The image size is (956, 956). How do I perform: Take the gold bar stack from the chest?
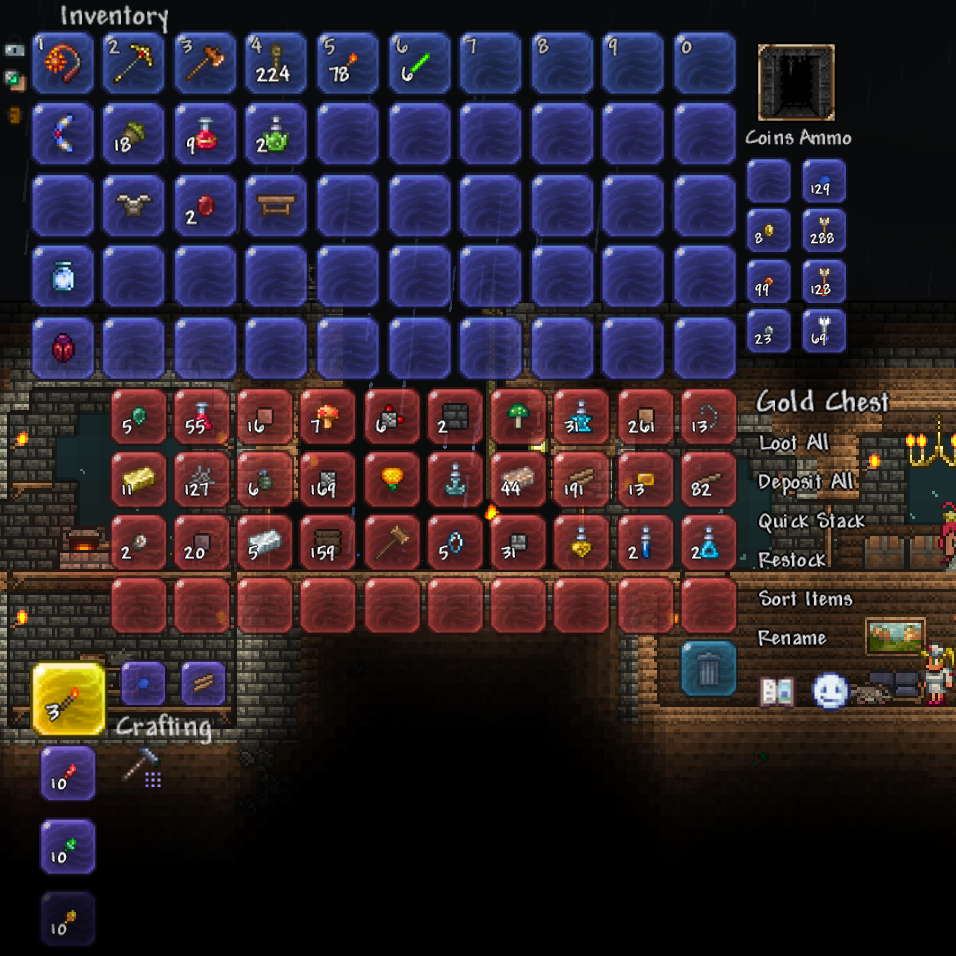(138, 479)
